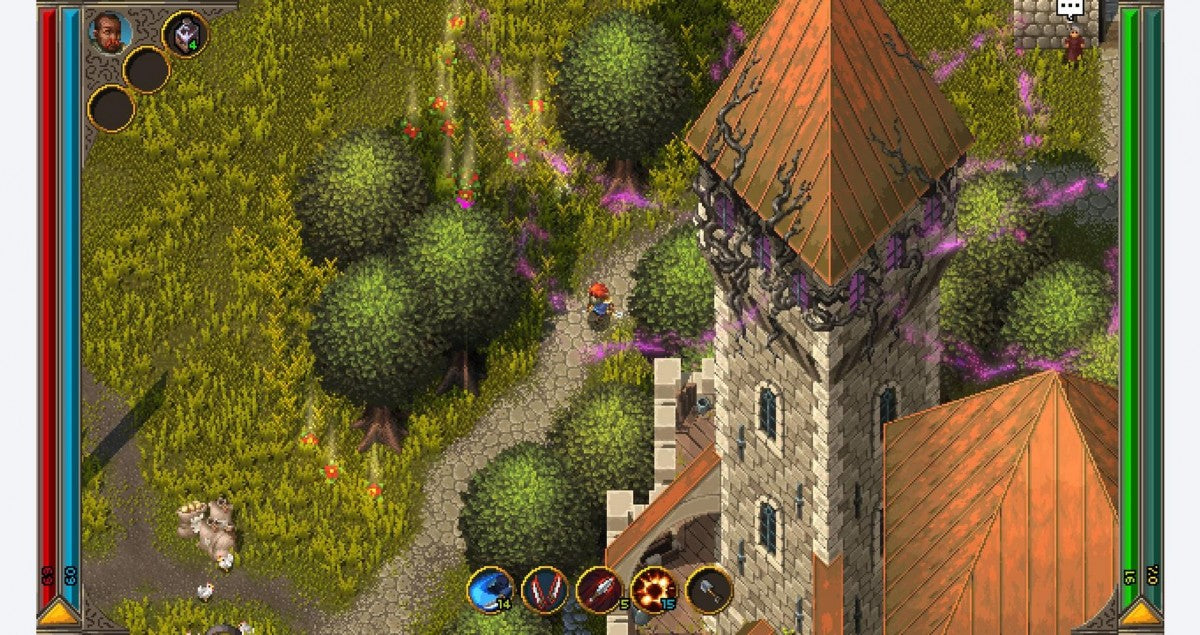1200x635 pixels.
Task: Trigger the single sword strike ability
Action: (x=599, y=590)
